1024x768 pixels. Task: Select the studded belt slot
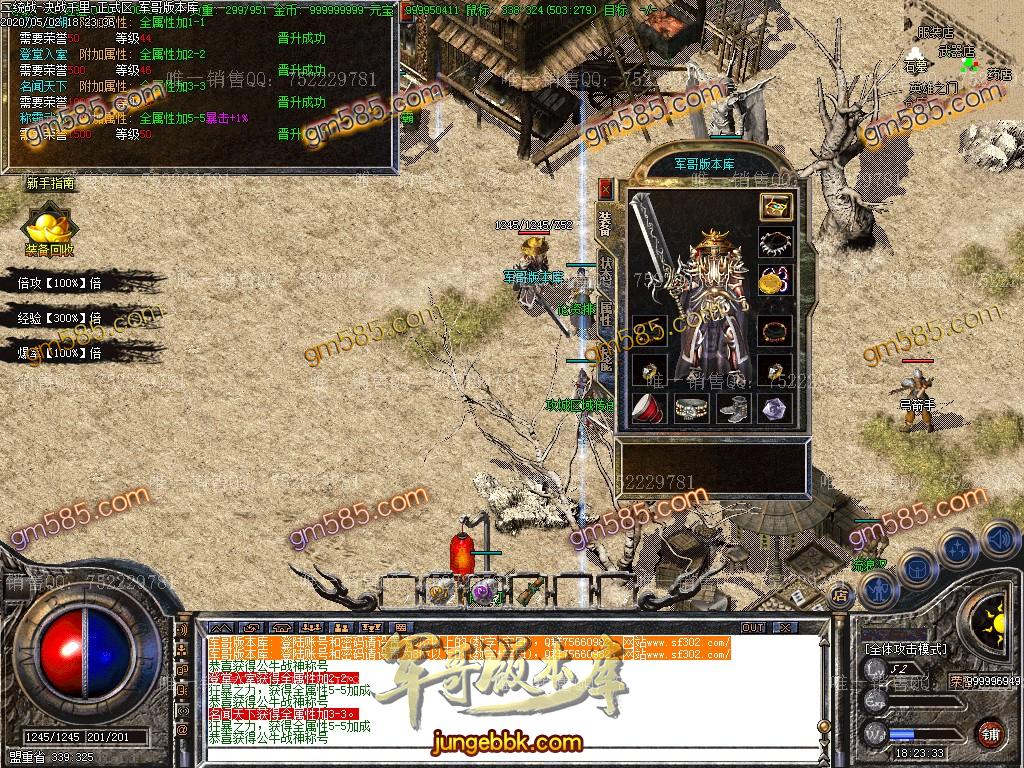point(691,407)
